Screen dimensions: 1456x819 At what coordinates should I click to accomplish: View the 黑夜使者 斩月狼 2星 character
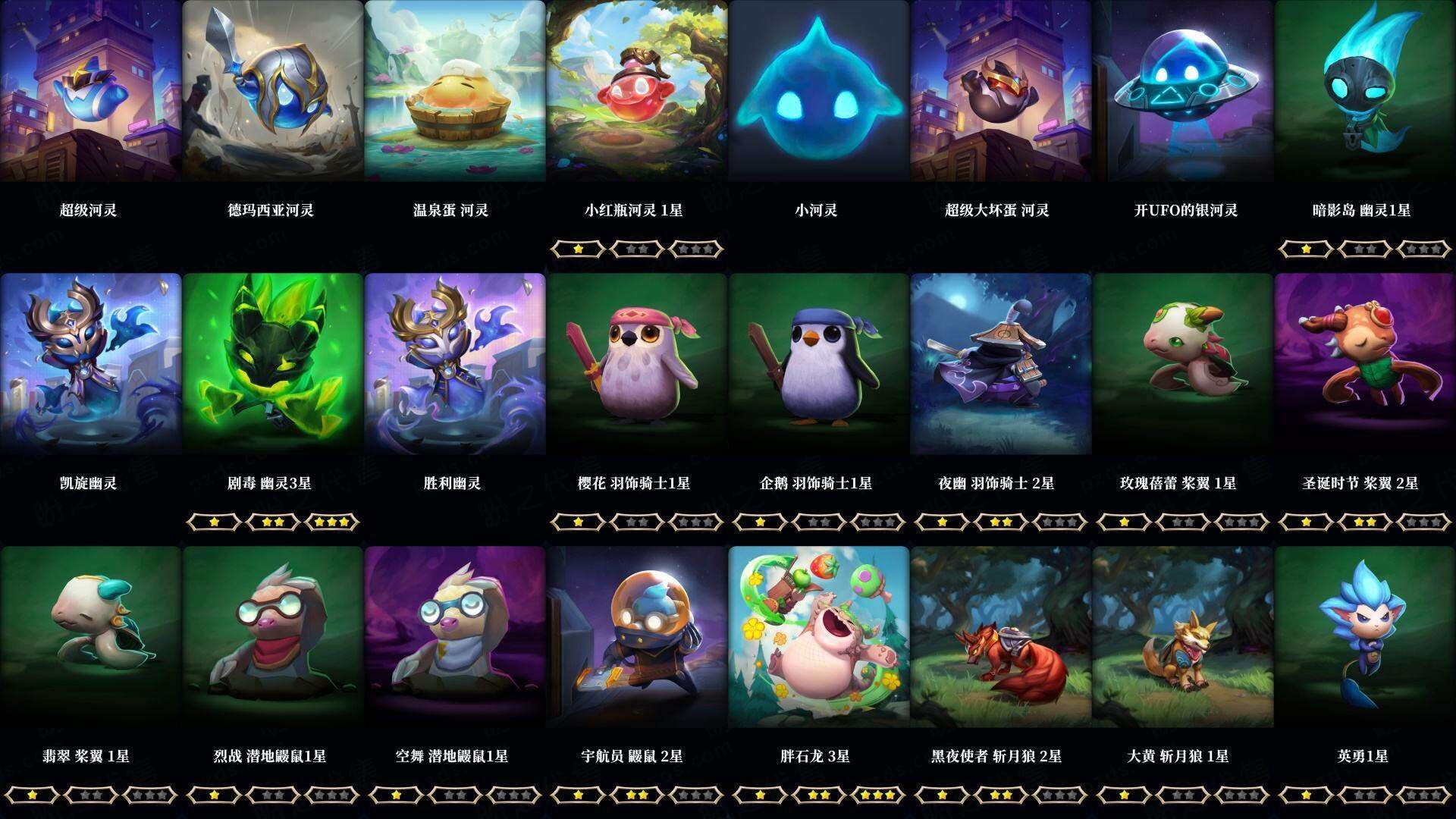click(x=1001, y=637)
